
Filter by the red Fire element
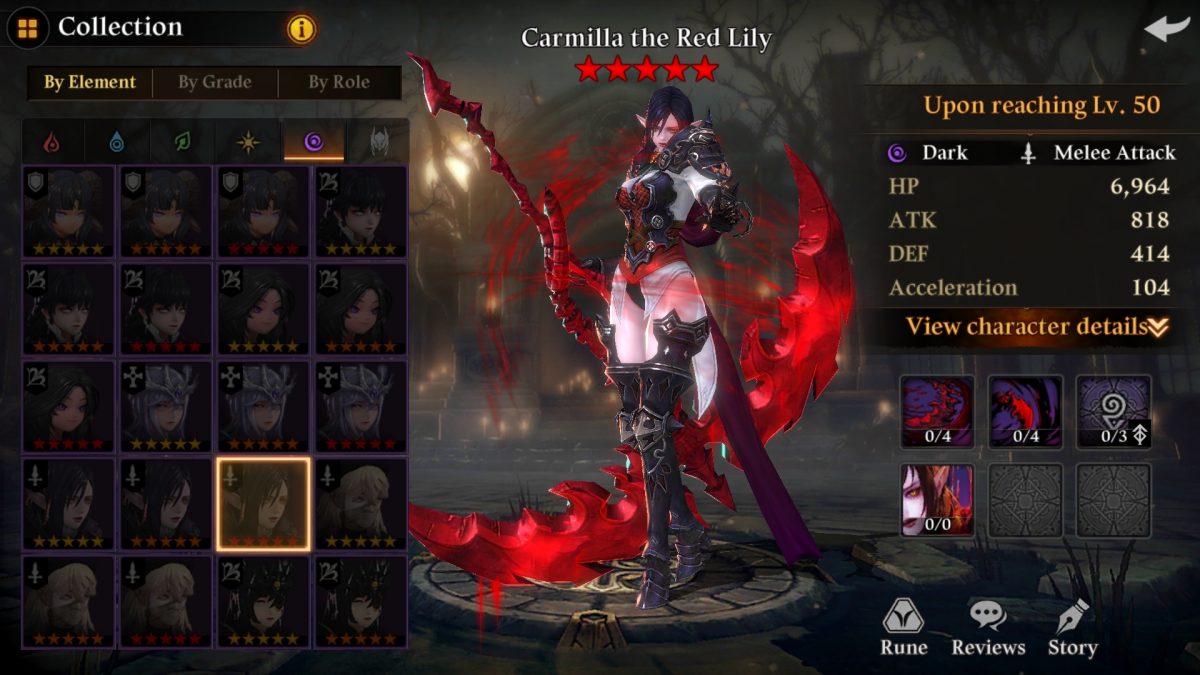pyautogui.click(x=51, y=143)
